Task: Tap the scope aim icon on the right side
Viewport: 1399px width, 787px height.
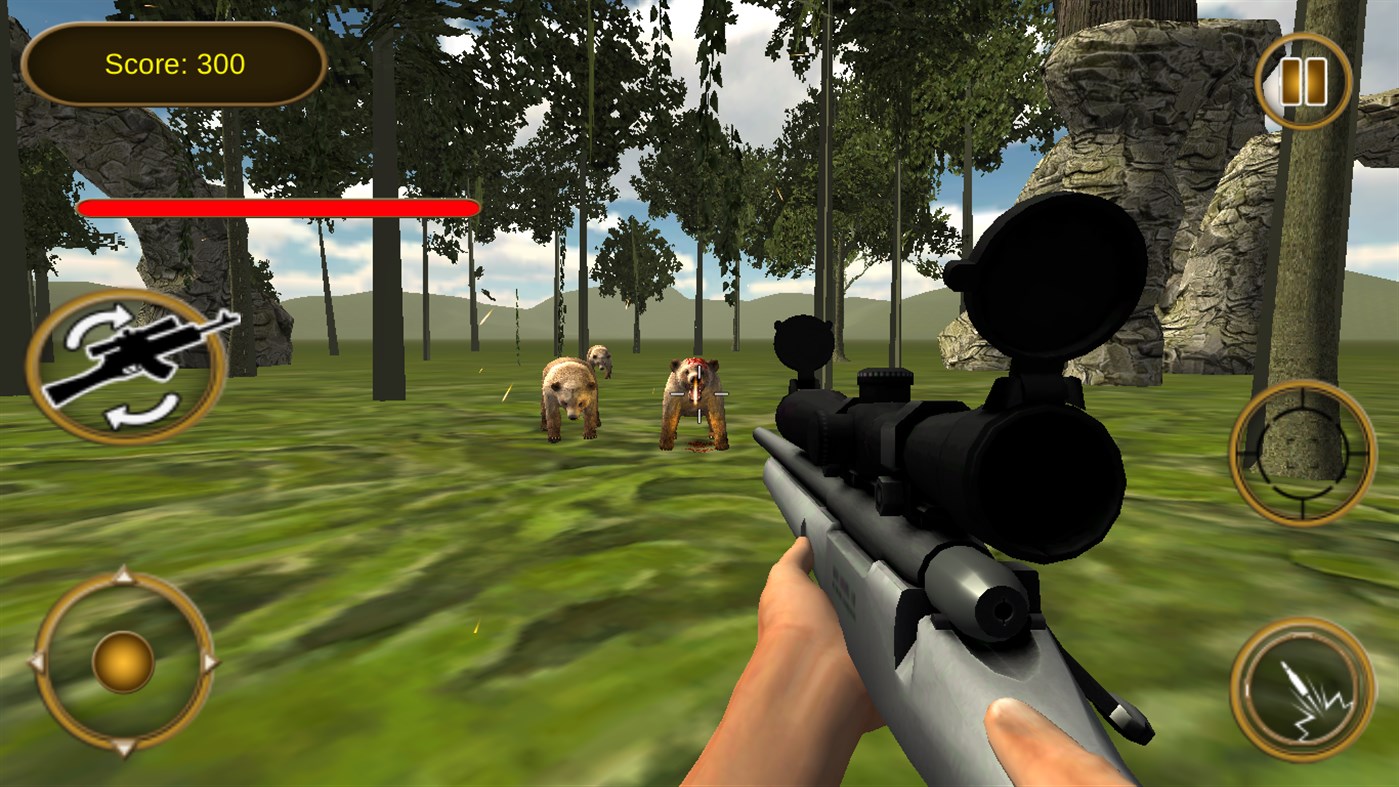Action: [1303, 452]
